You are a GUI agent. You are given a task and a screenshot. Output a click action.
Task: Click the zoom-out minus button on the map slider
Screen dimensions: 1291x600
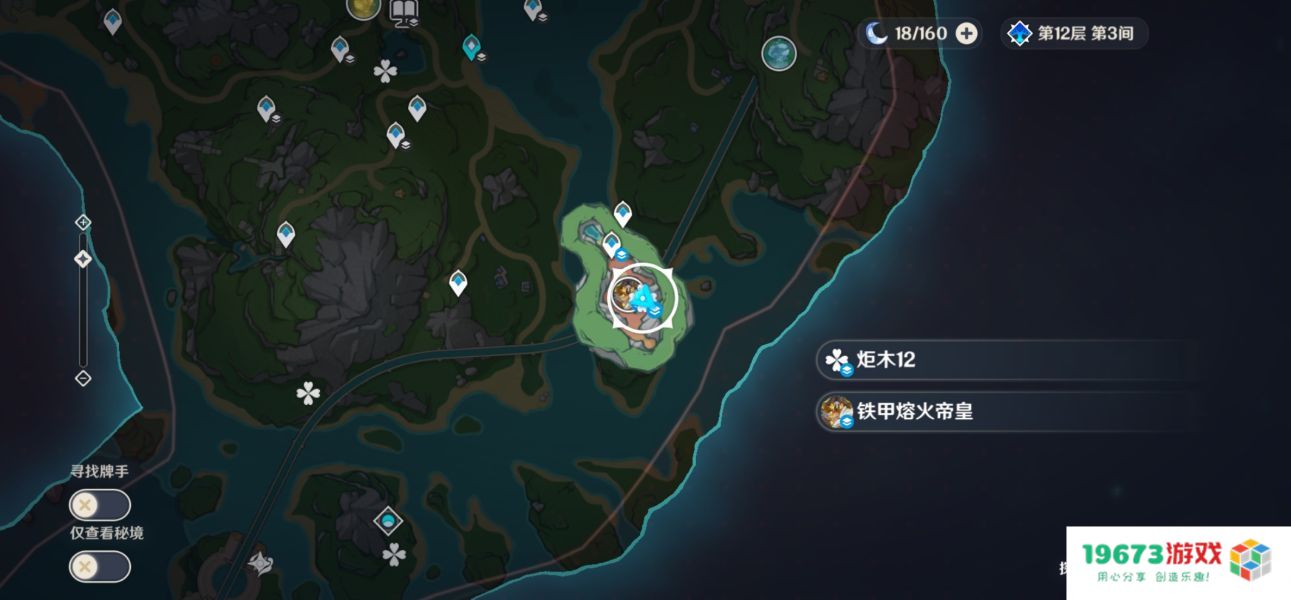pos(83,378)
